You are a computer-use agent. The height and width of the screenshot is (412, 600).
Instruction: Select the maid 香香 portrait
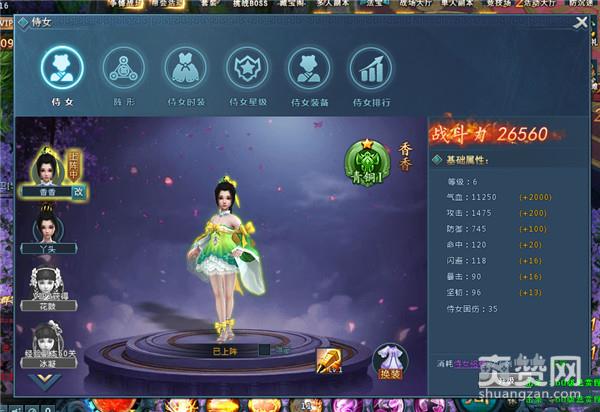[46, 167]
